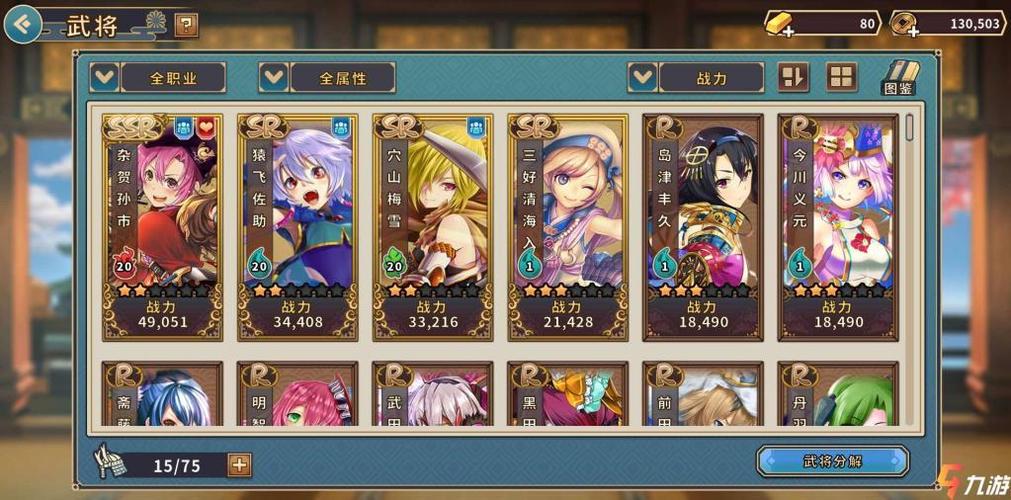Go back using the arrow button
The height and width of the screenshot is (500, 1011).
[22, 23]
